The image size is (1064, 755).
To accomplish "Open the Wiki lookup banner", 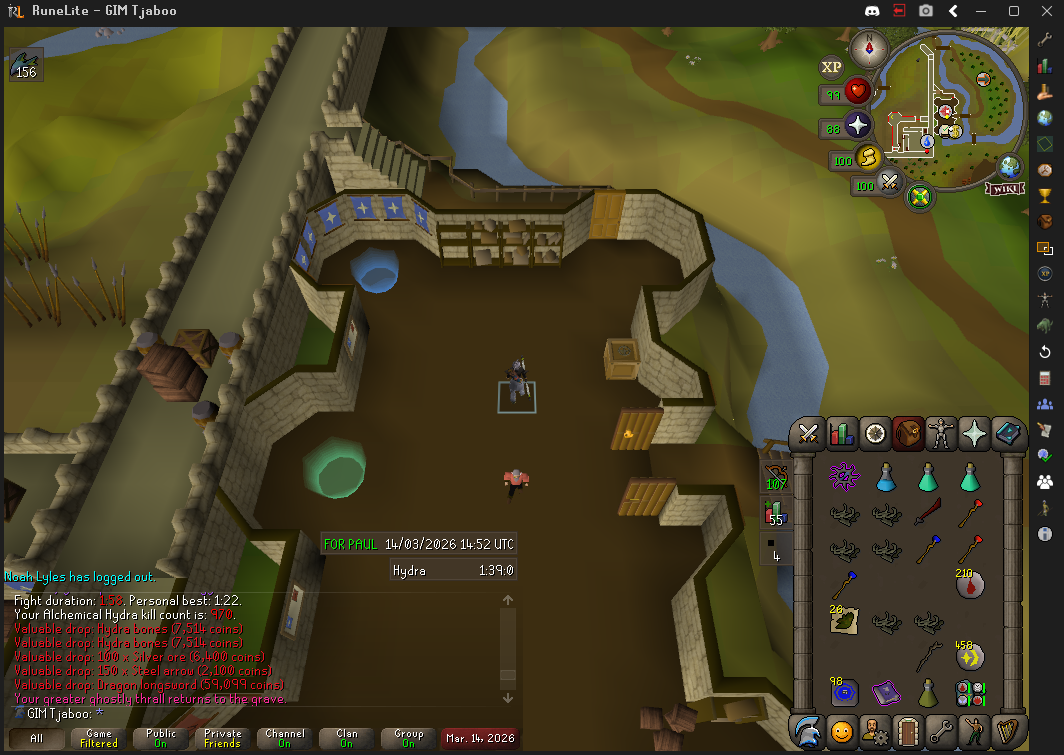I will pyautogui.click(x=1003, y=188).
